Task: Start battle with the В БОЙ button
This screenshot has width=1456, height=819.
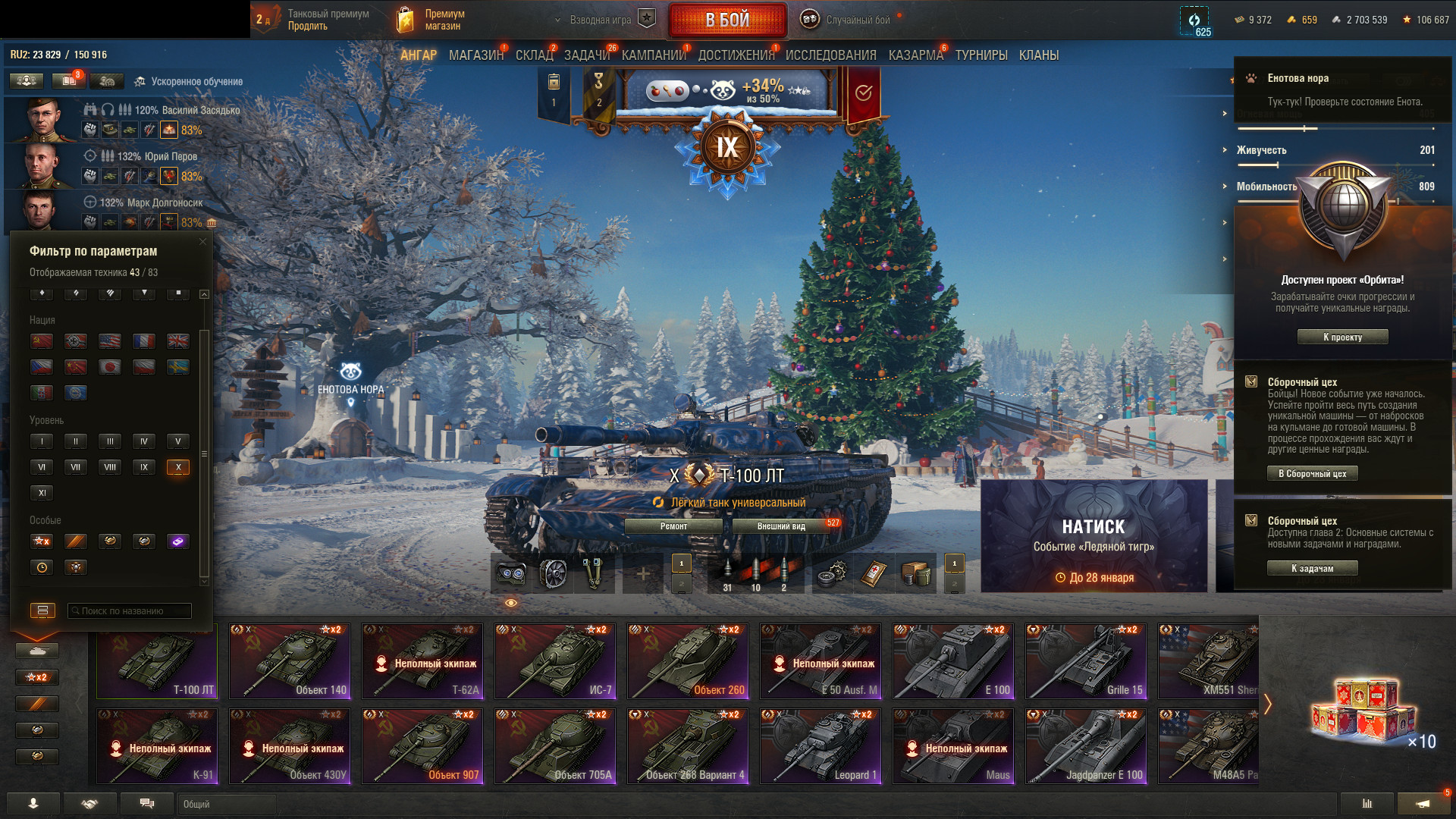Action: (x=726, y=20)
